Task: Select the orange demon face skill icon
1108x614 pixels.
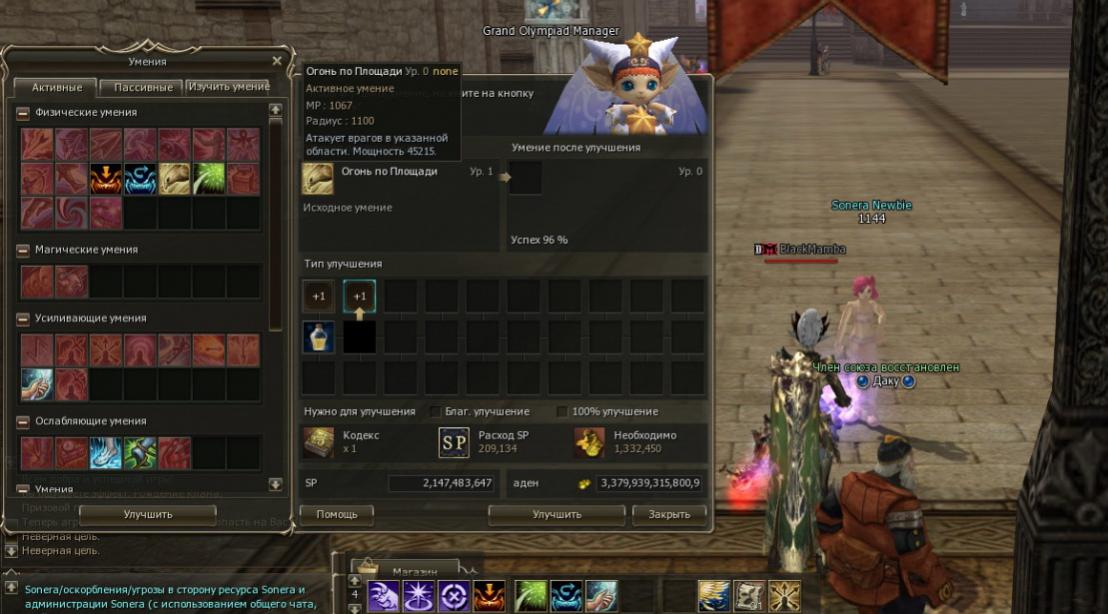Action: coord(105,179)
